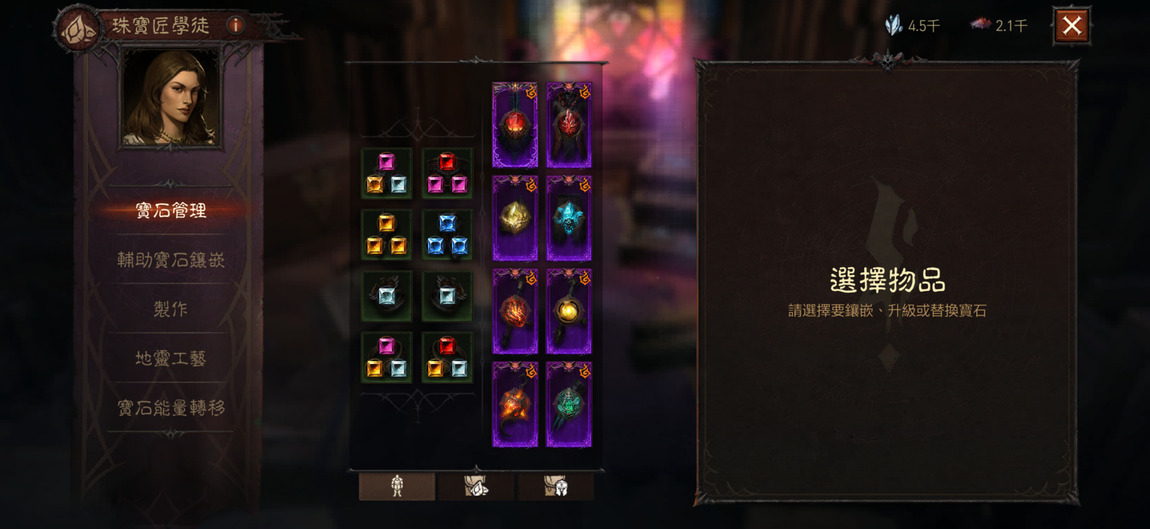Choose the cyan-blue legendary gem card
The image size is (1150, 529).
click(x=569, y=218)
